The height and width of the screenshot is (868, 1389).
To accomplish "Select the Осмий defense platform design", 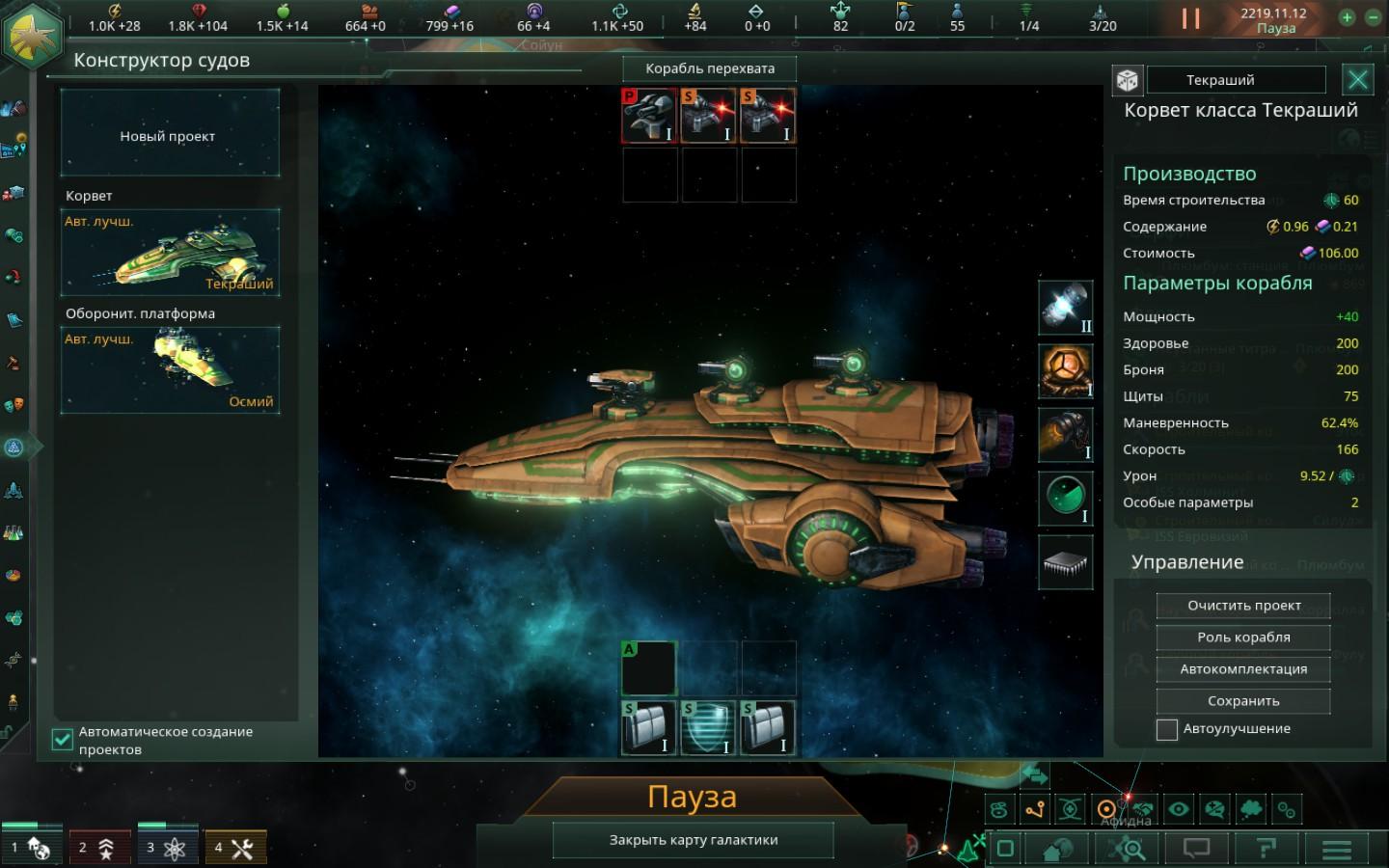I will point(170,369).
